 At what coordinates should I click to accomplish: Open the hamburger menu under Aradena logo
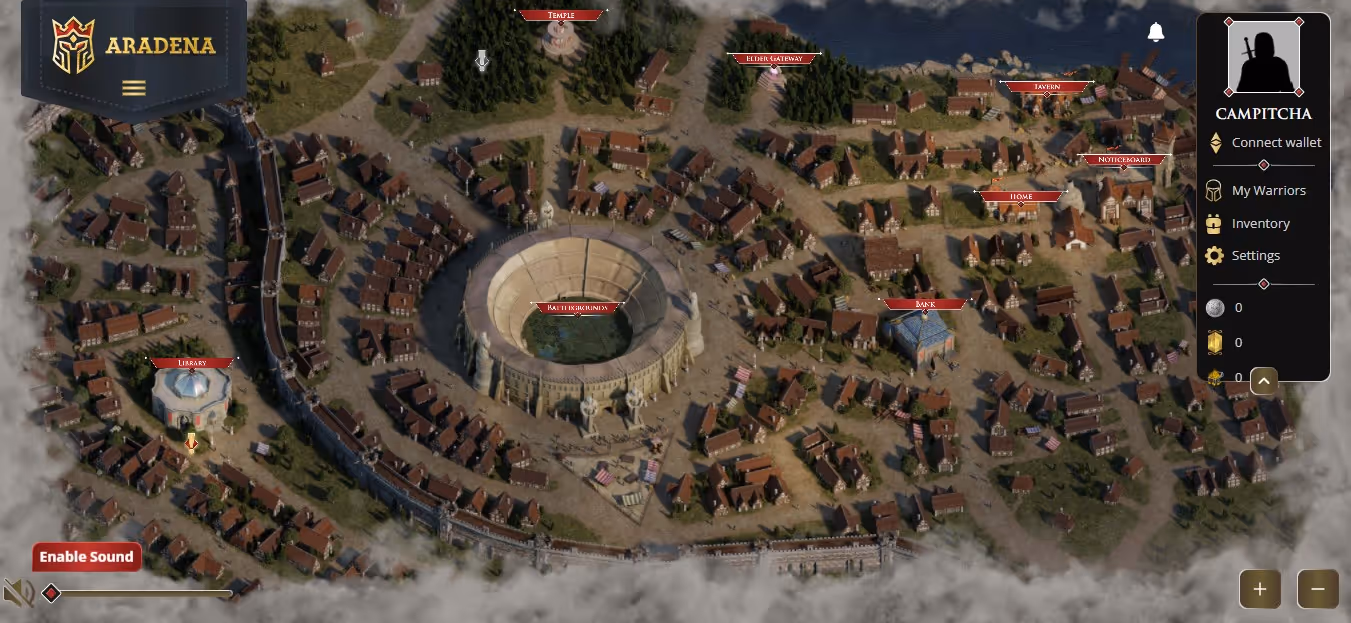coord(133,88)
